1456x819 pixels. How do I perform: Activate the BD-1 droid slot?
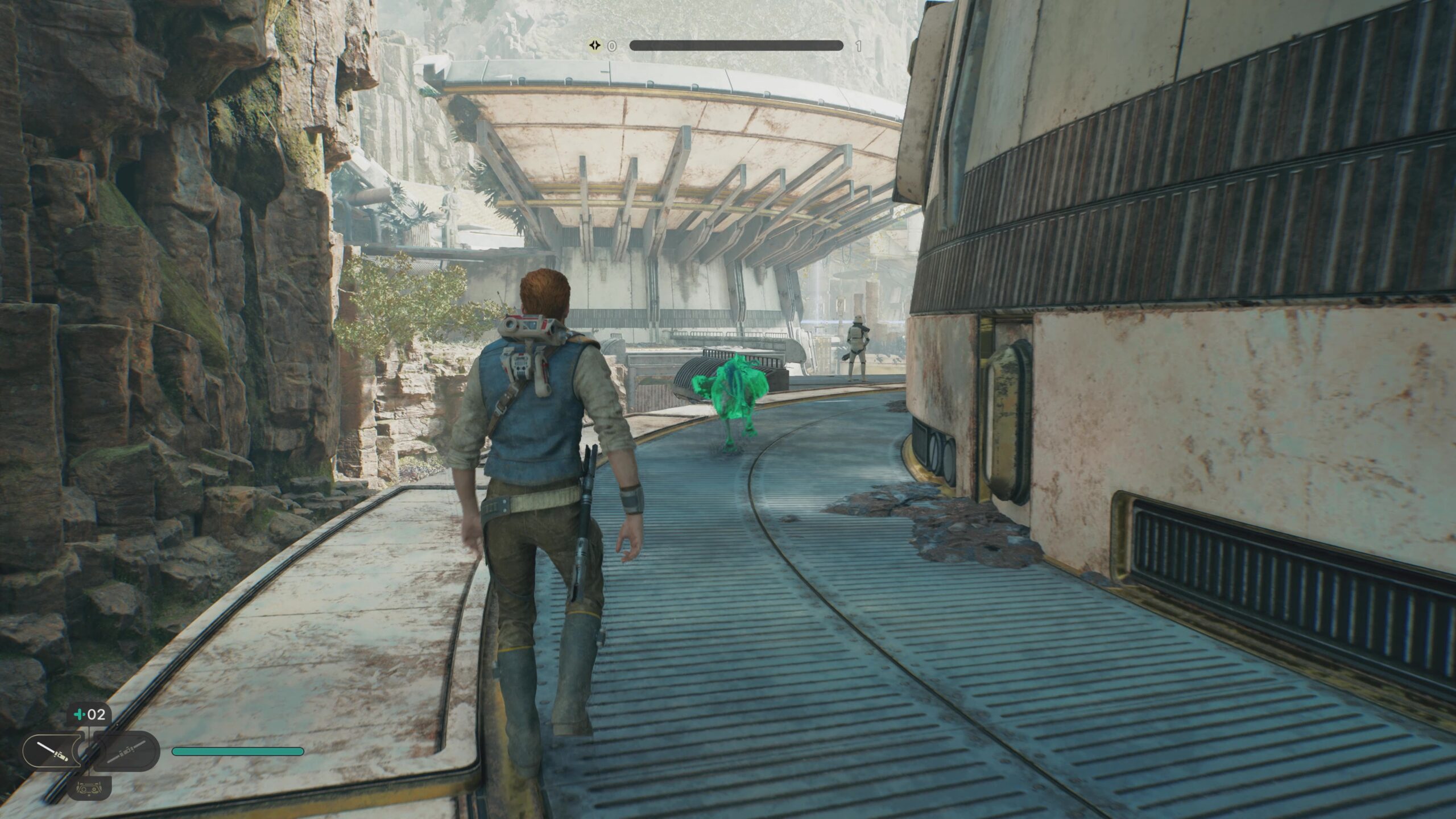(89, 788)
